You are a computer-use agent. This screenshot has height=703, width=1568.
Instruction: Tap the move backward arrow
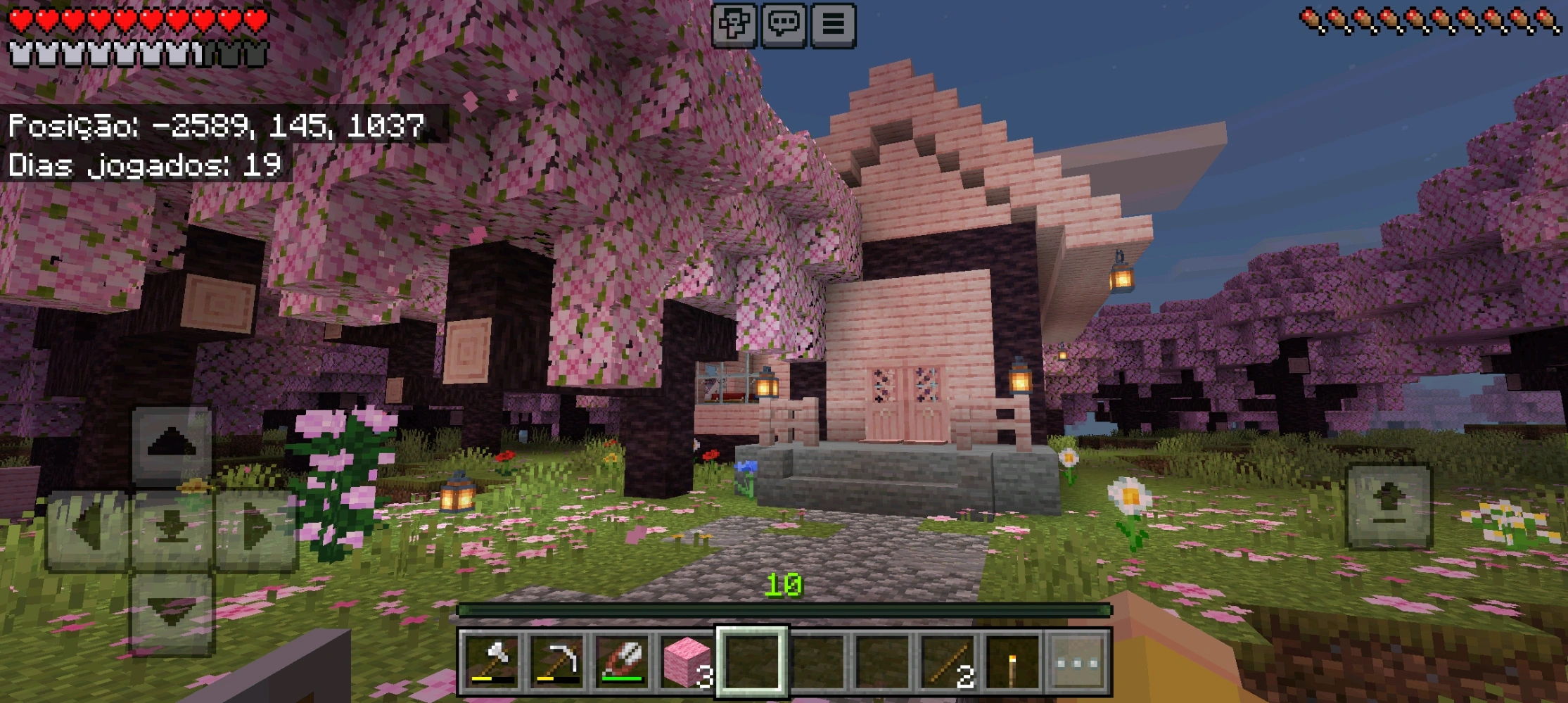pos(172,614)
